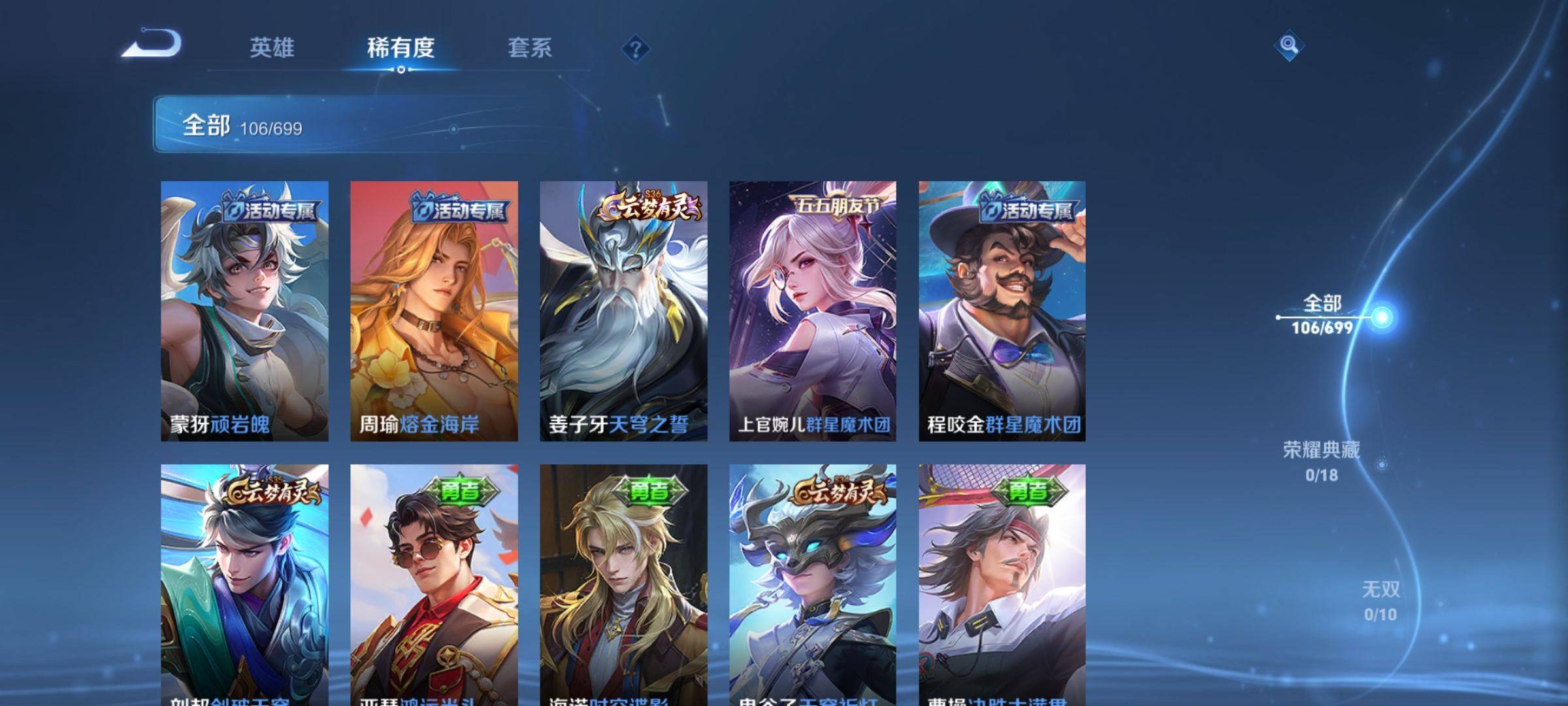Select the 姜子牙 天穹之誓 skin card
The height and width of the screenshot is (706, 1568).
pyautogui.click(x=623, y=311)
